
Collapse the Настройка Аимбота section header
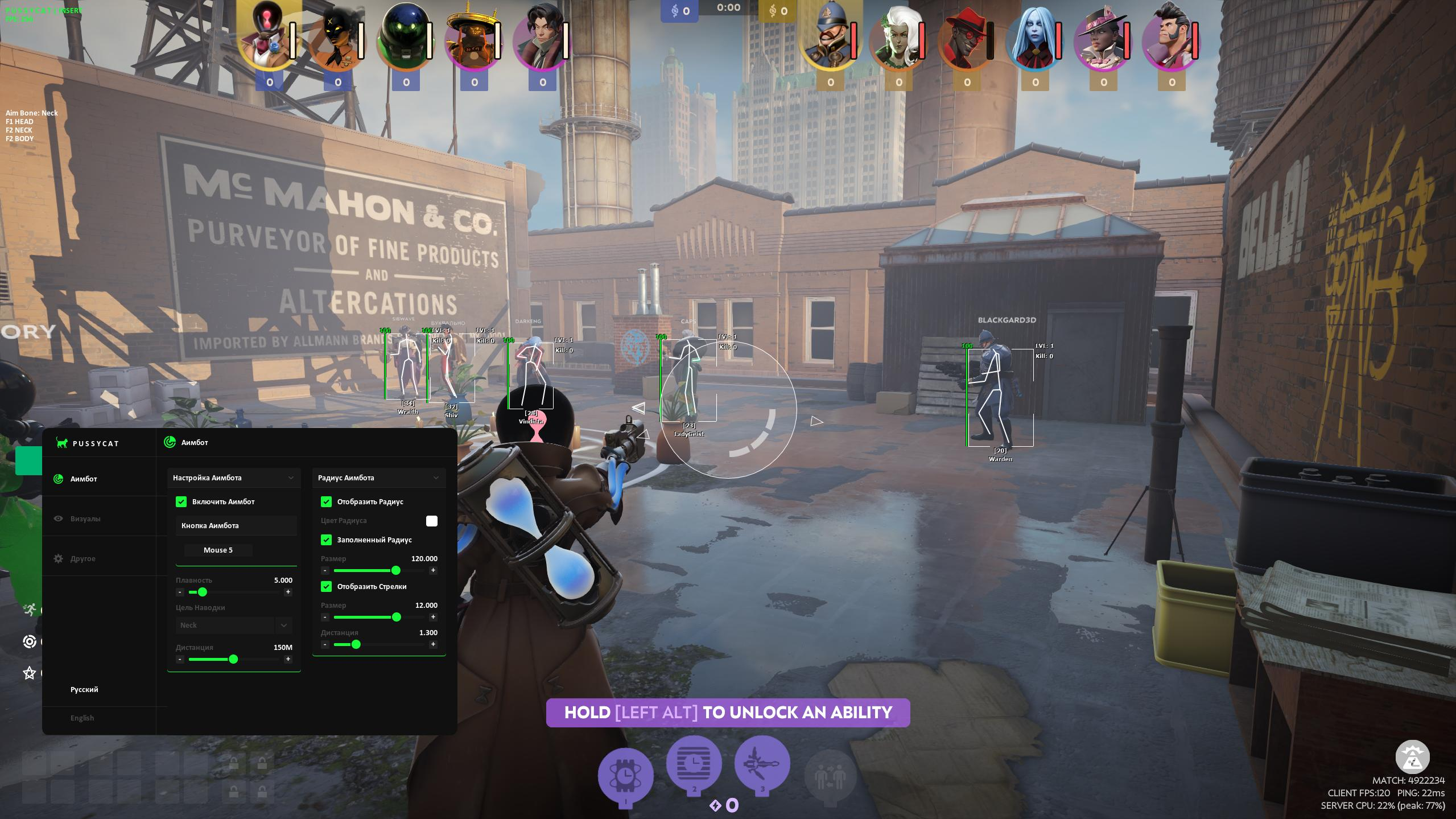coord(234,478)
